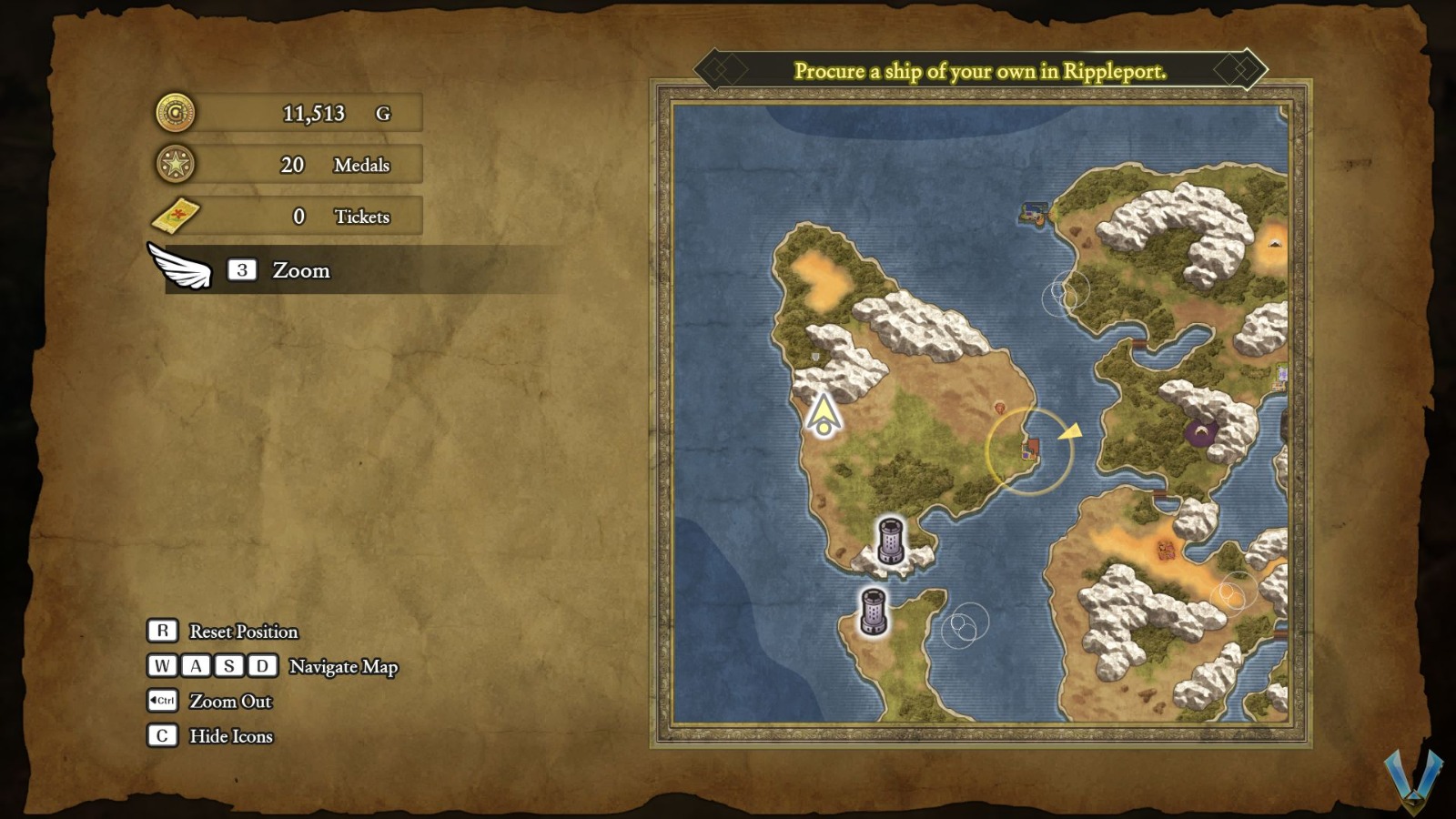1456x819 pixels.
Task: Select the lower tower icon on the southern isle
Action: (x=872, y=612)
